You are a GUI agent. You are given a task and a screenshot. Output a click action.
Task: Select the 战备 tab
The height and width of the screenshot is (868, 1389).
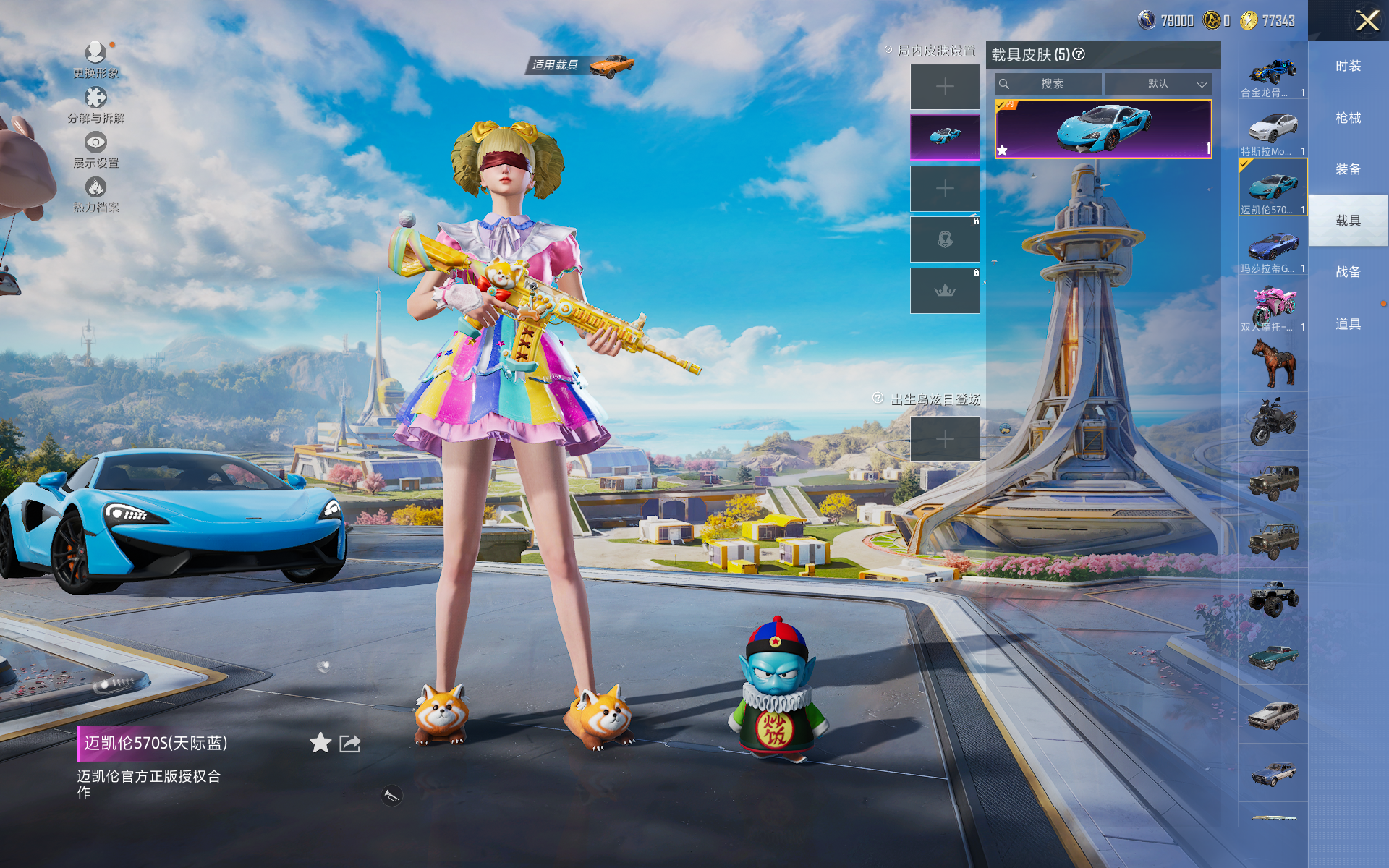[x=1348, y=272]
